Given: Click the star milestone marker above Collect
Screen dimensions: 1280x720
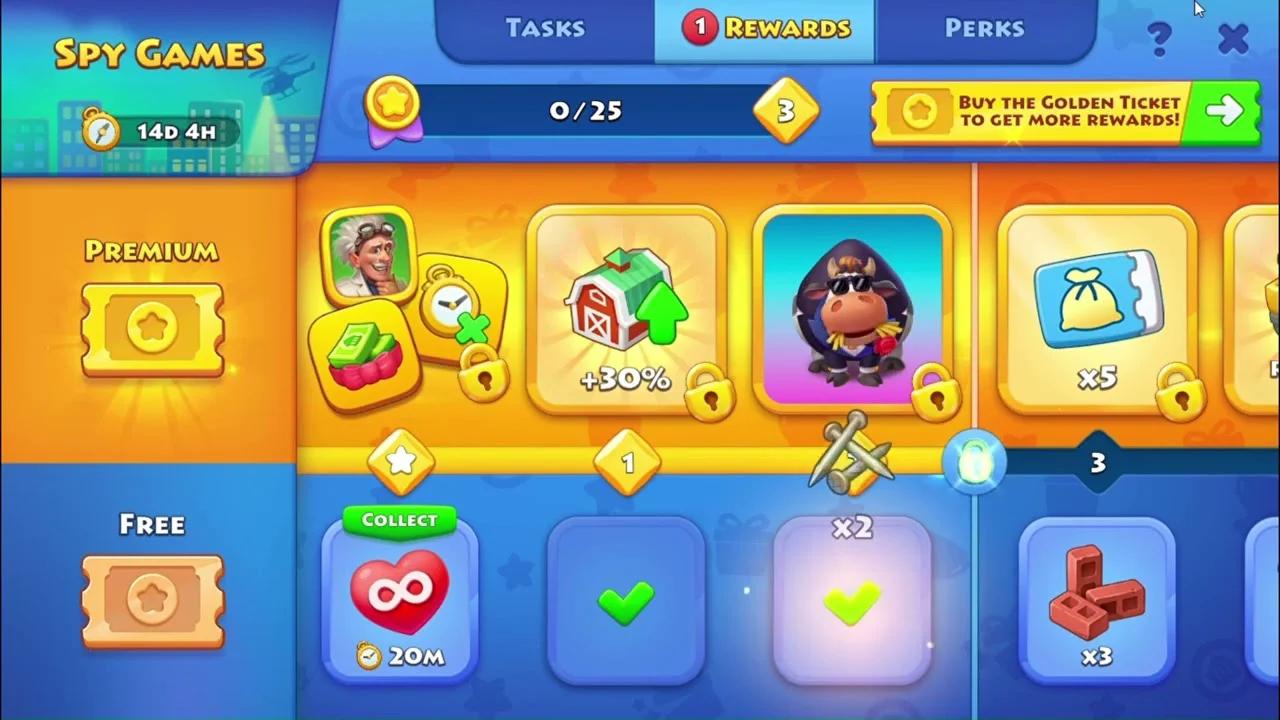Looking at the screenshot, I should pos(401,461).
